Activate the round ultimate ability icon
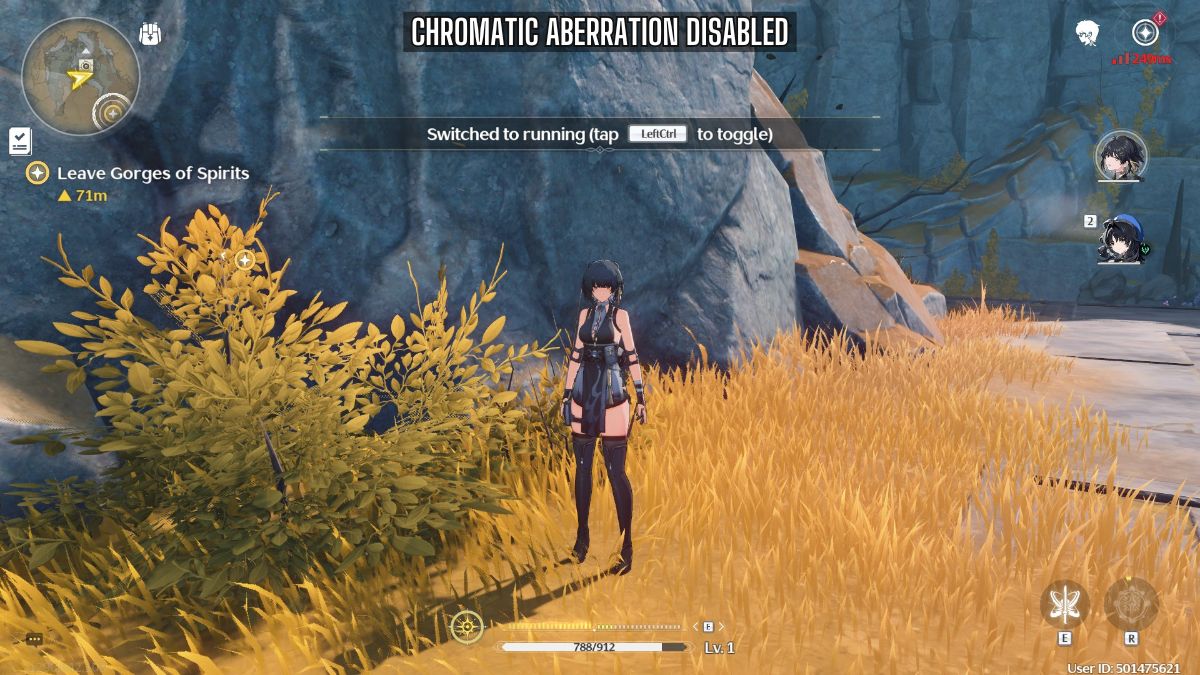Image resolution: width=1200 pixels, height=675 pixels. click(1131, 603)
